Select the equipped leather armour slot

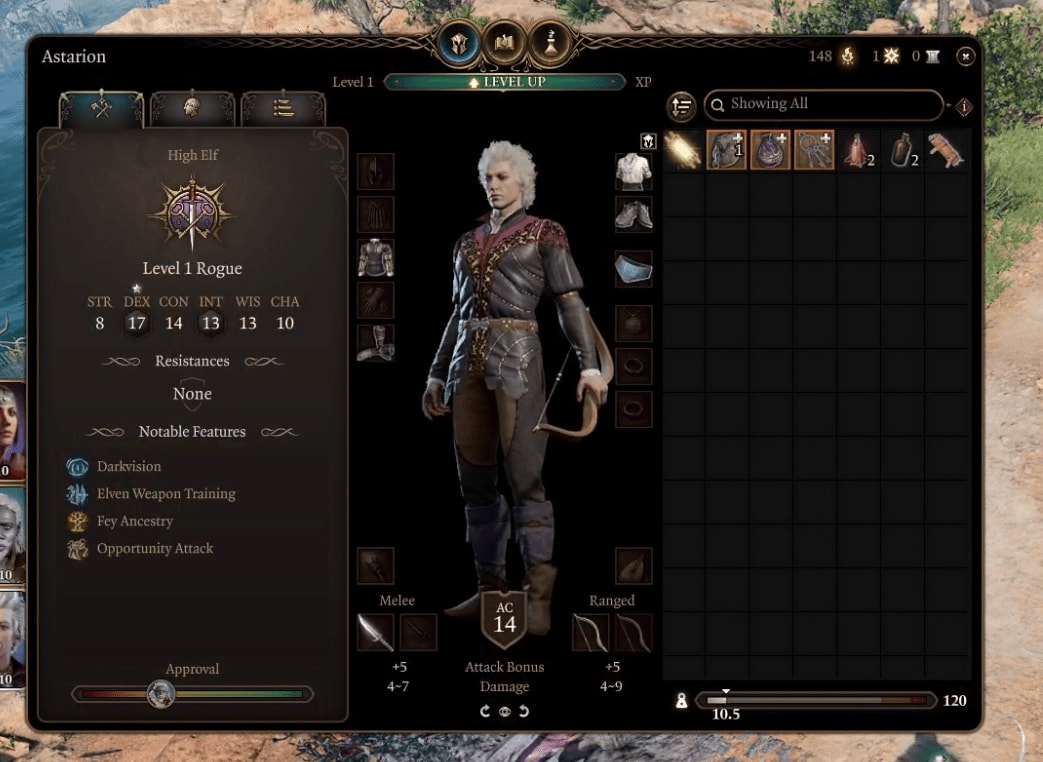(375, 258)
